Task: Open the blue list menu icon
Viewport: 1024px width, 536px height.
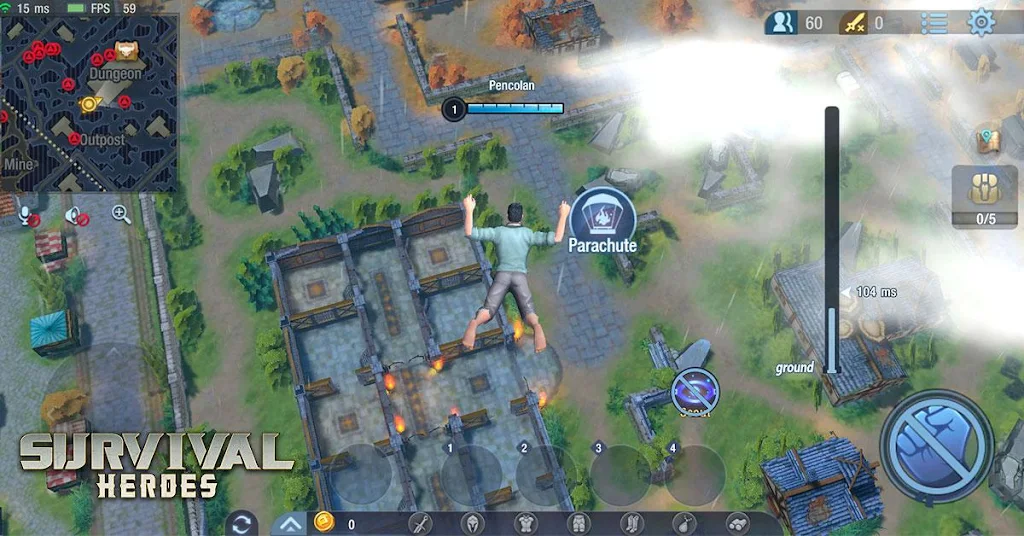Action: (x=934, y=22)
